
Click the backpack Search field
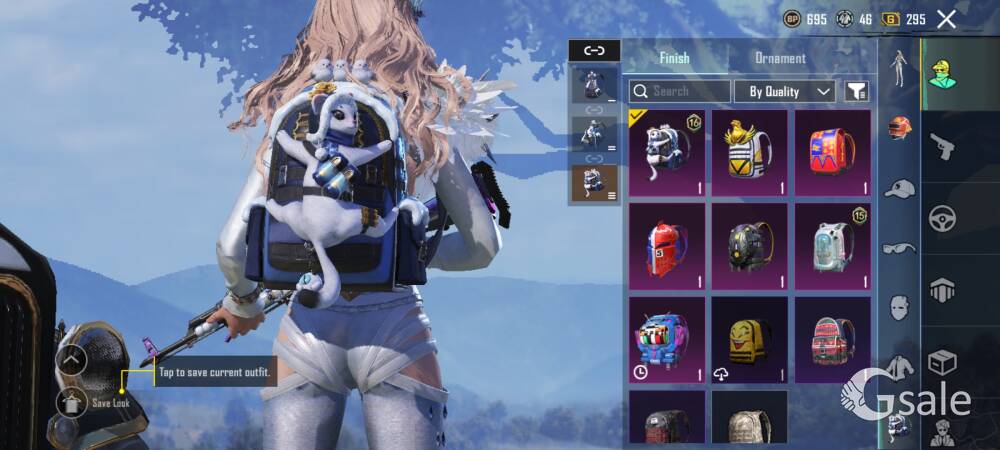(x=680, y=91)
